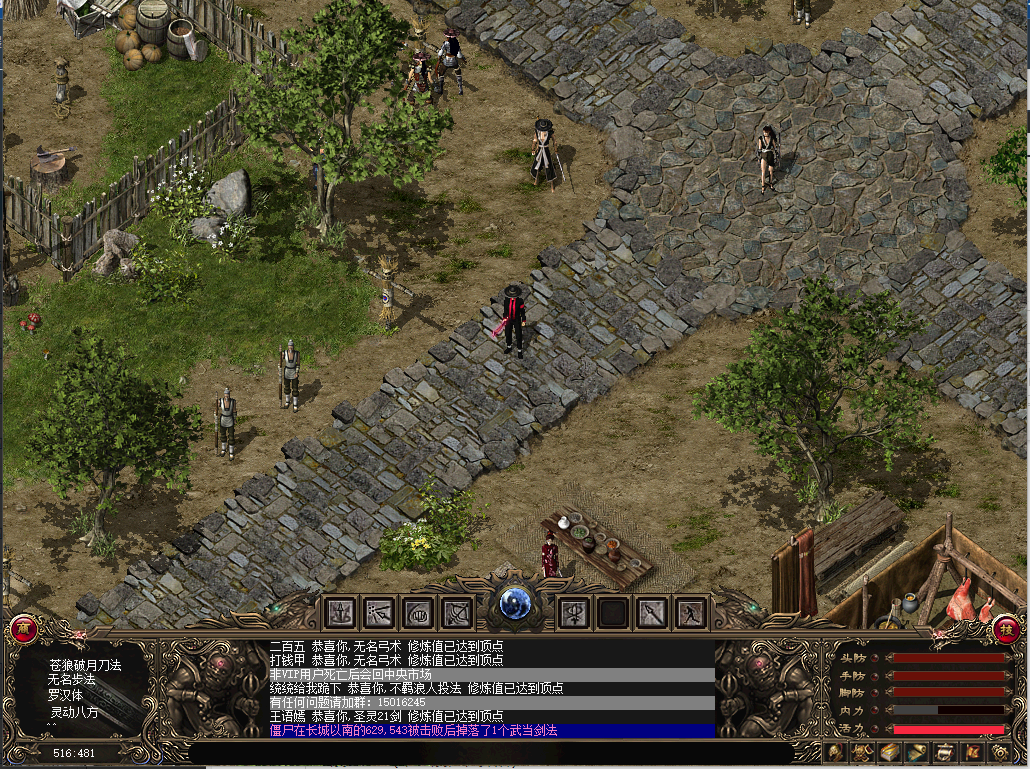Use the spear thrust hotbar skill
Screen dimensions: 1030x769
(651, 611)
